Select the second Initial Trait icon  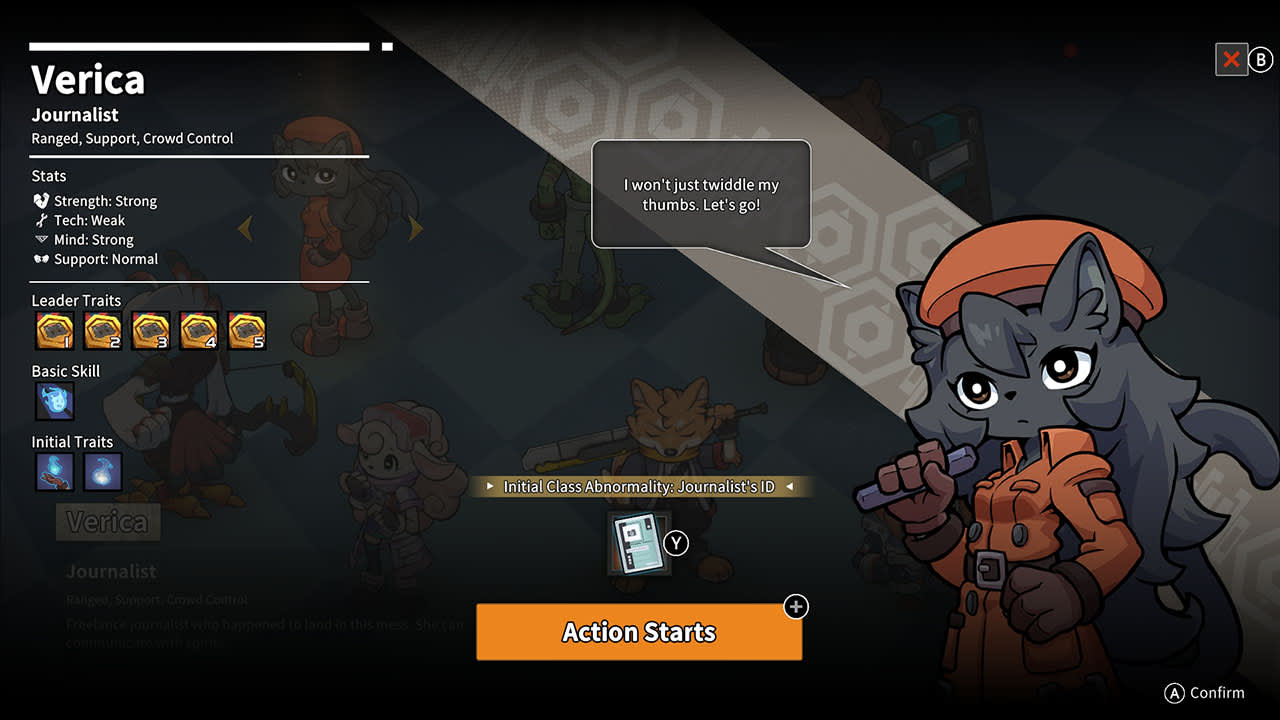(102, 471)
